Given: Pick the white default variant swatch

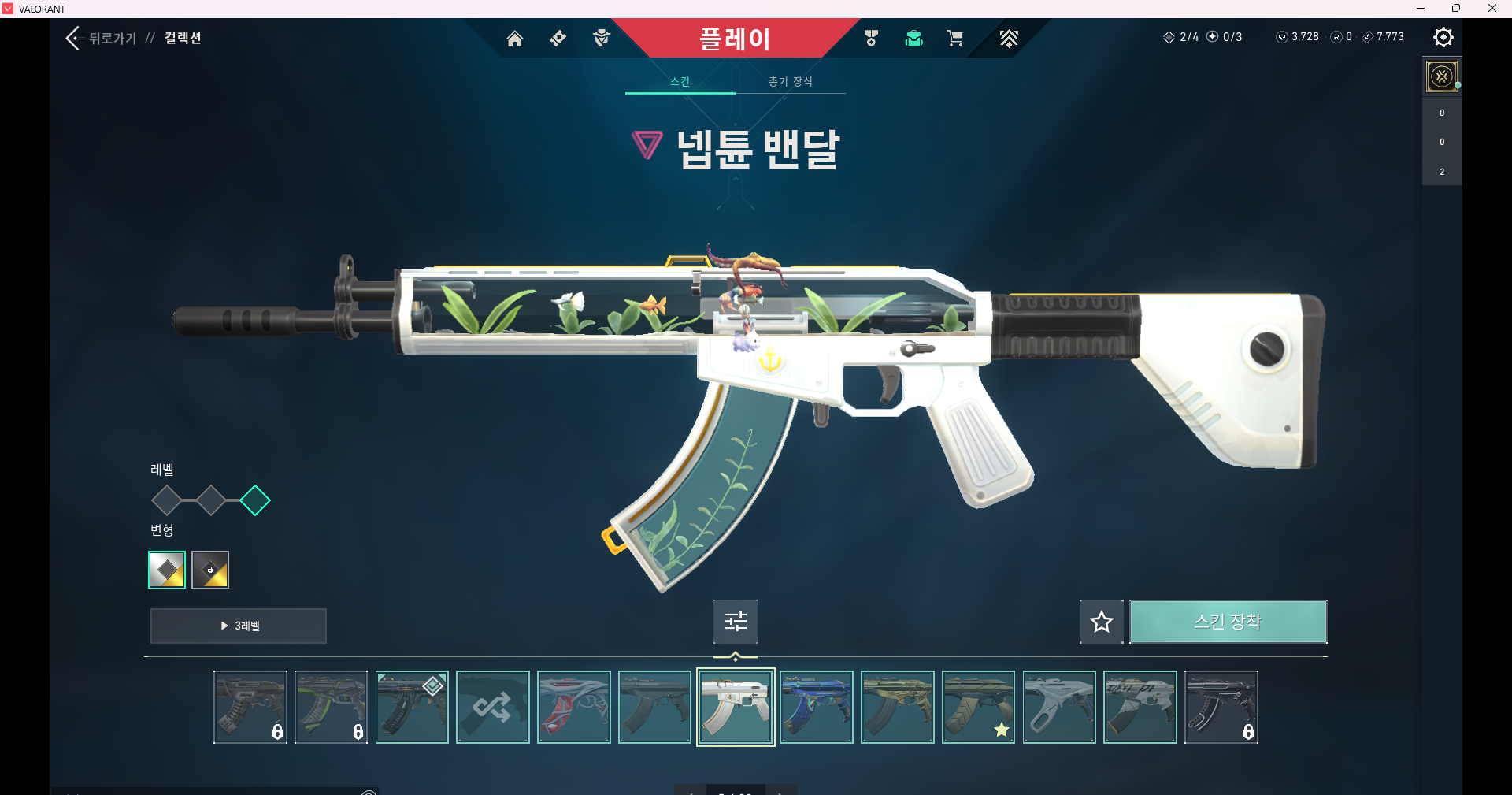Looking at the screenshot, I should click(167, 570).
